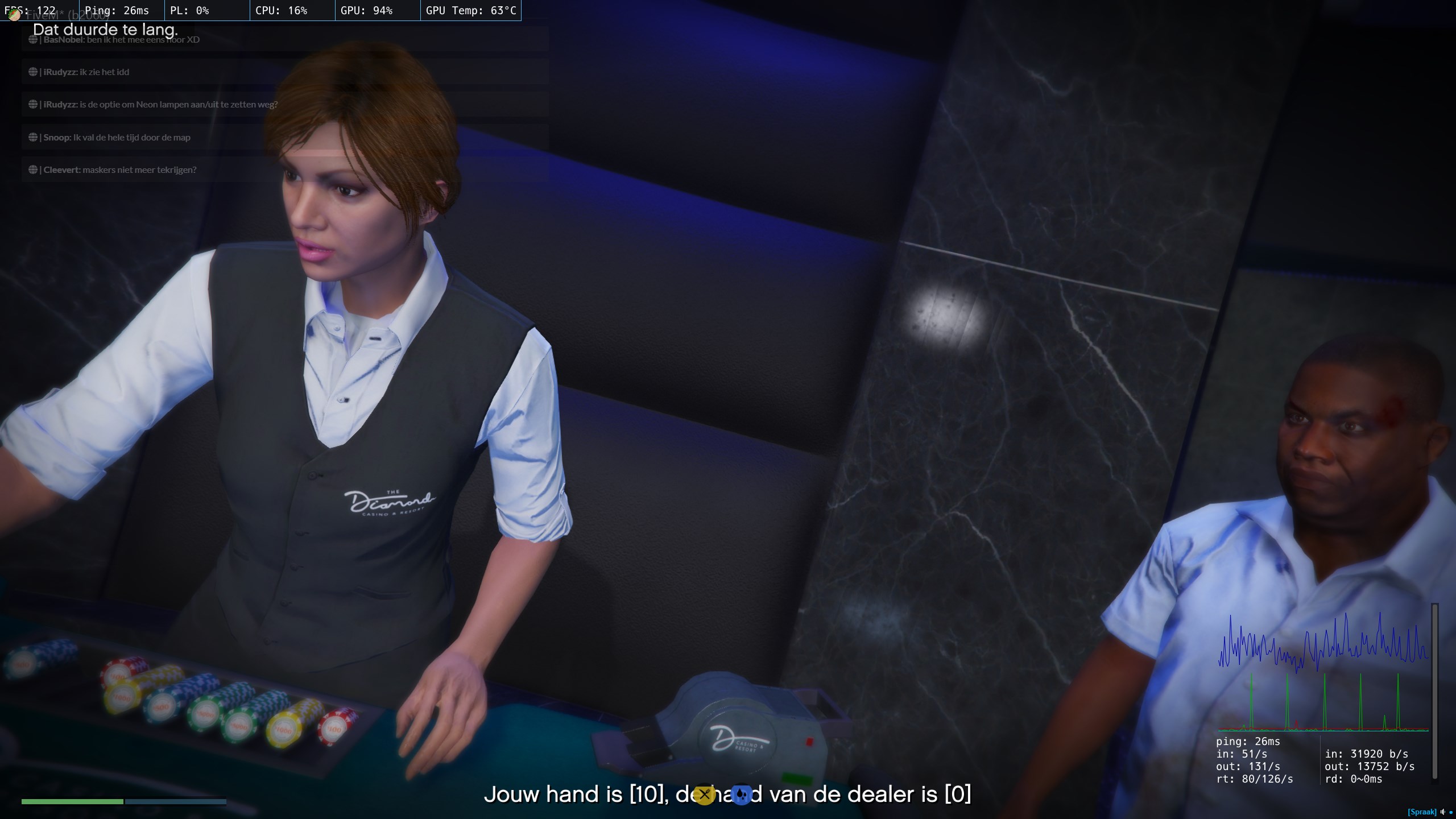The height and width of the screenshot is (819, 1456).
Task: Click the yellow hunger fork-and-knife icon
Action: click(704, 795)
